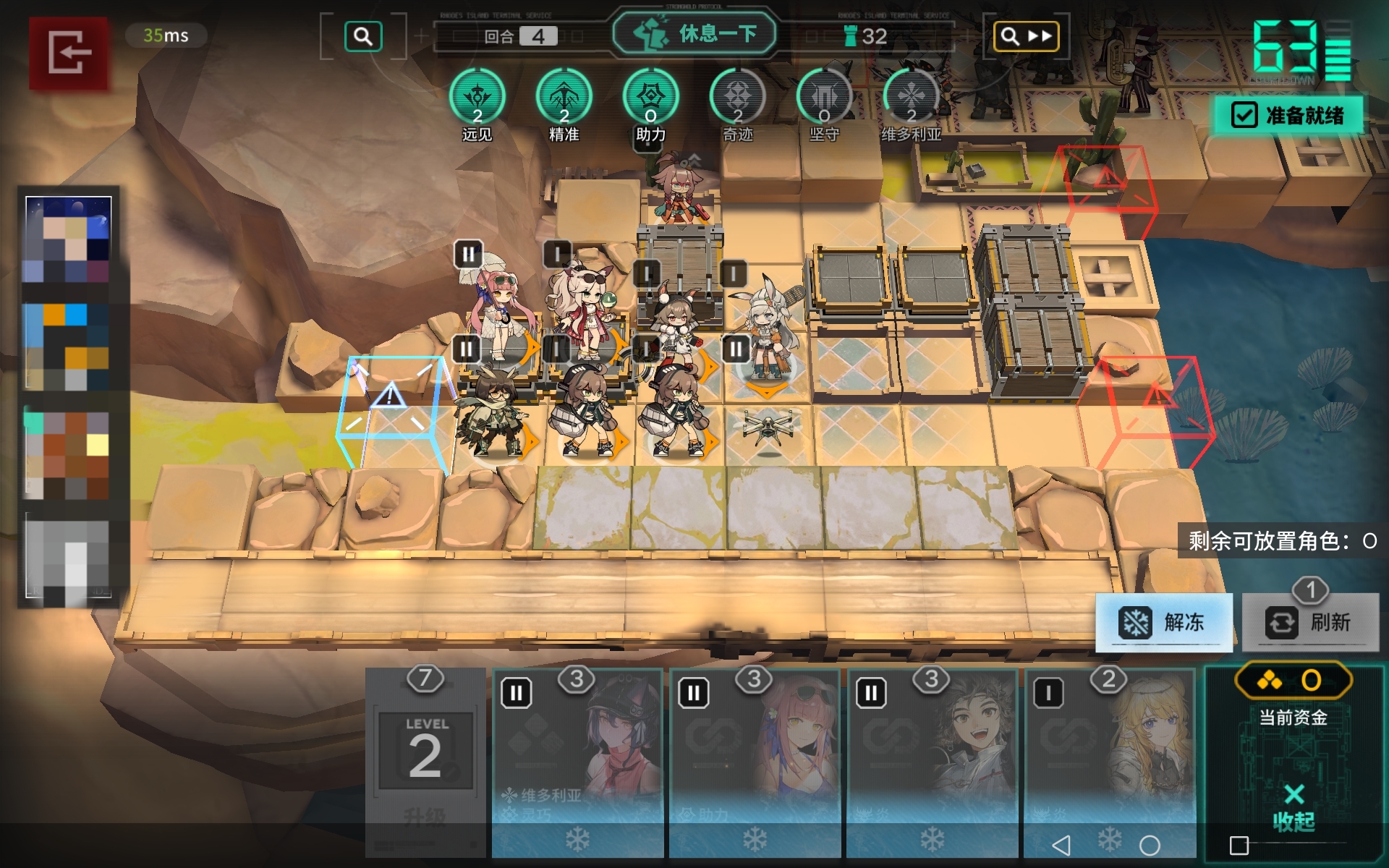Select the 助力 synergy icon
Viewport: 1389px width, 868px height.
(x=650, y=98)
